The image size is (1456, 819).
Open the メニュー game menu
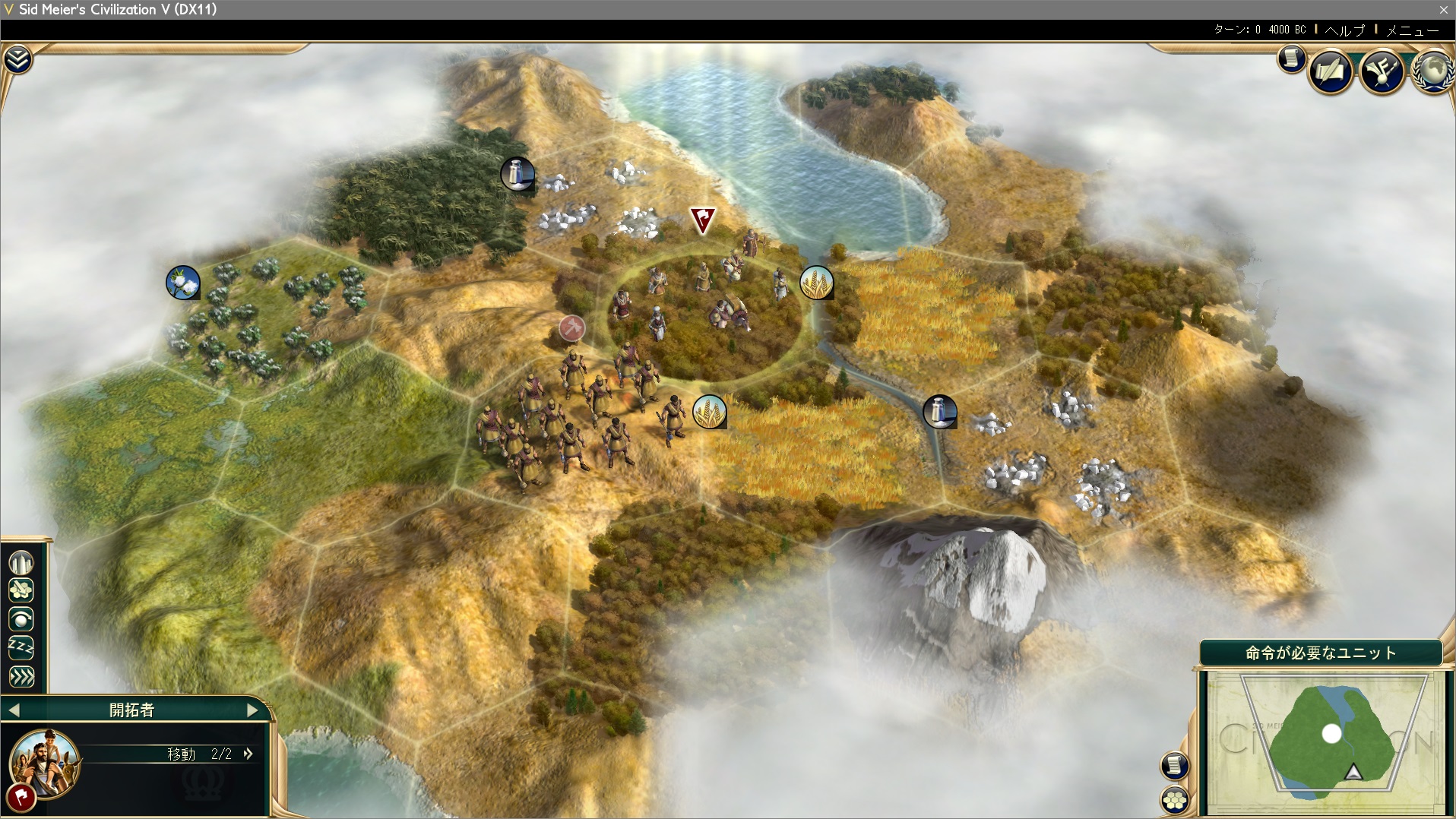coord(1412,30)
